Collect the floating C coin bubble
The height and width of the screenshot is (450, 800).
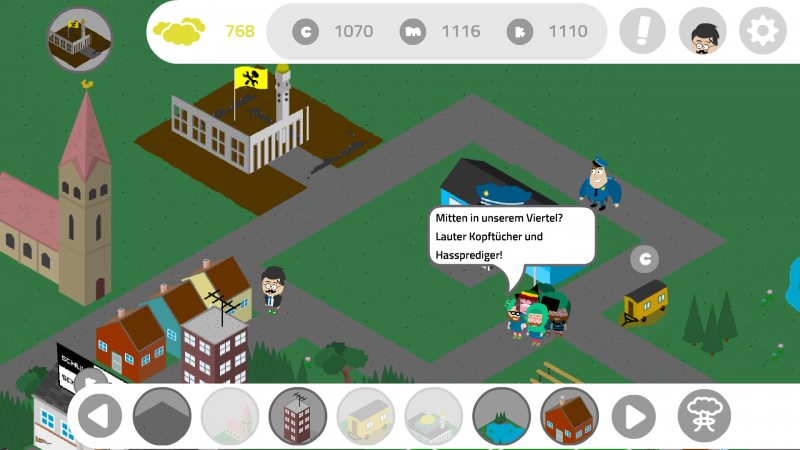(x=645, y=260)
